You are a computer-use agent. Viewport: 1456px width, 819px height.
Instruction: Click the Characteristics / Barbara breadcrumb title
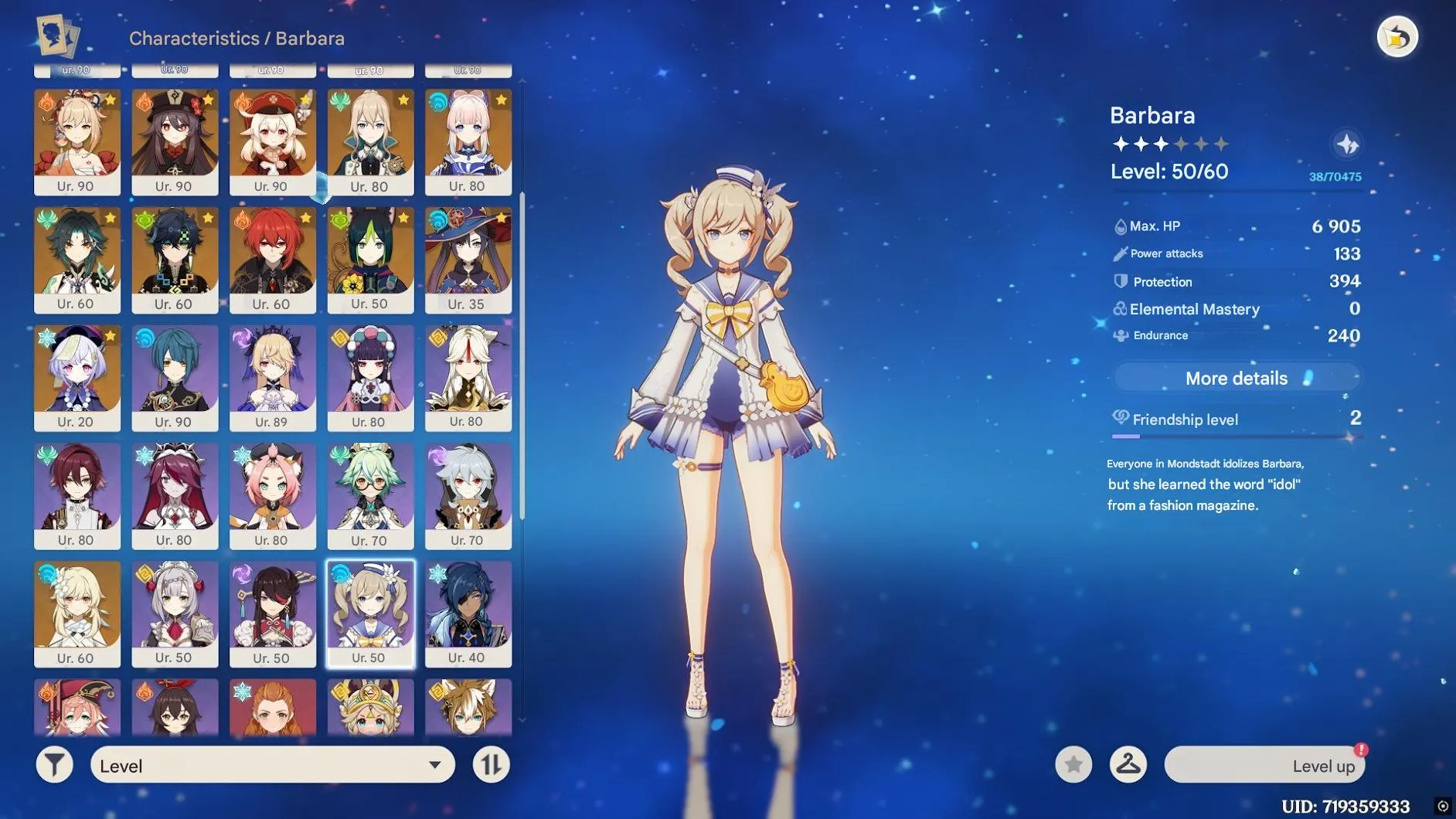point(236,39)
